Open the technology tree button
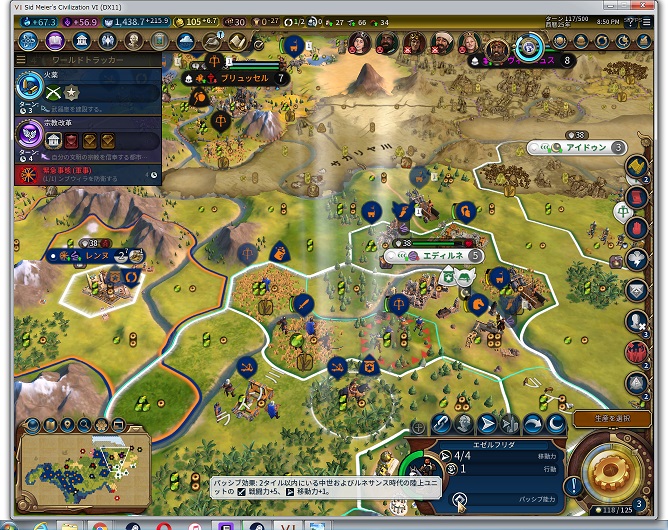This screenshot has width=668, height=530. [x=28, y=41]
